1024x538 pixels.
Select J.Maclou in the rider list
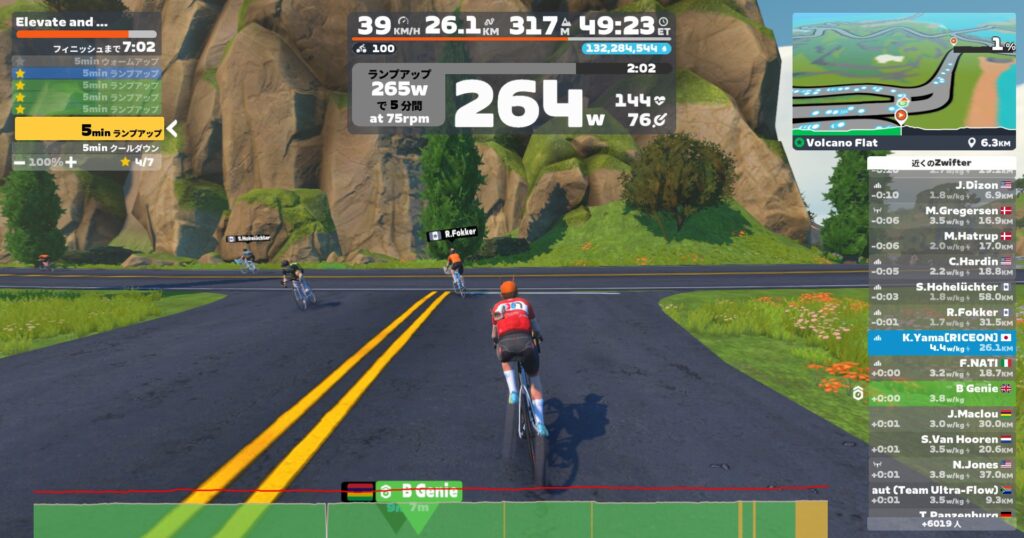(x=940, y=419)
